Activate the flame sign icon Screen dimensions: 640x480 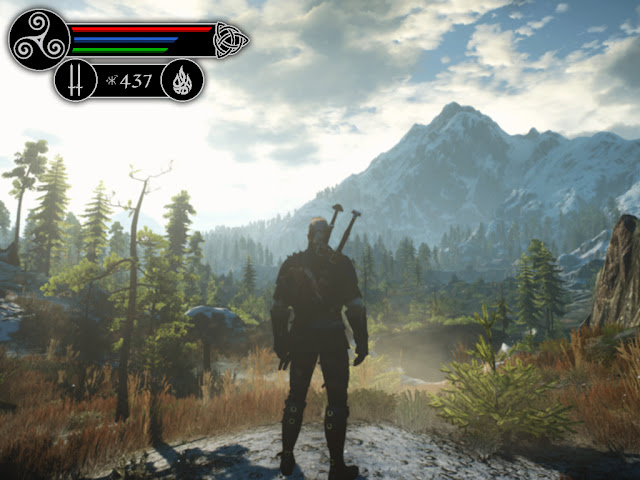181,80
